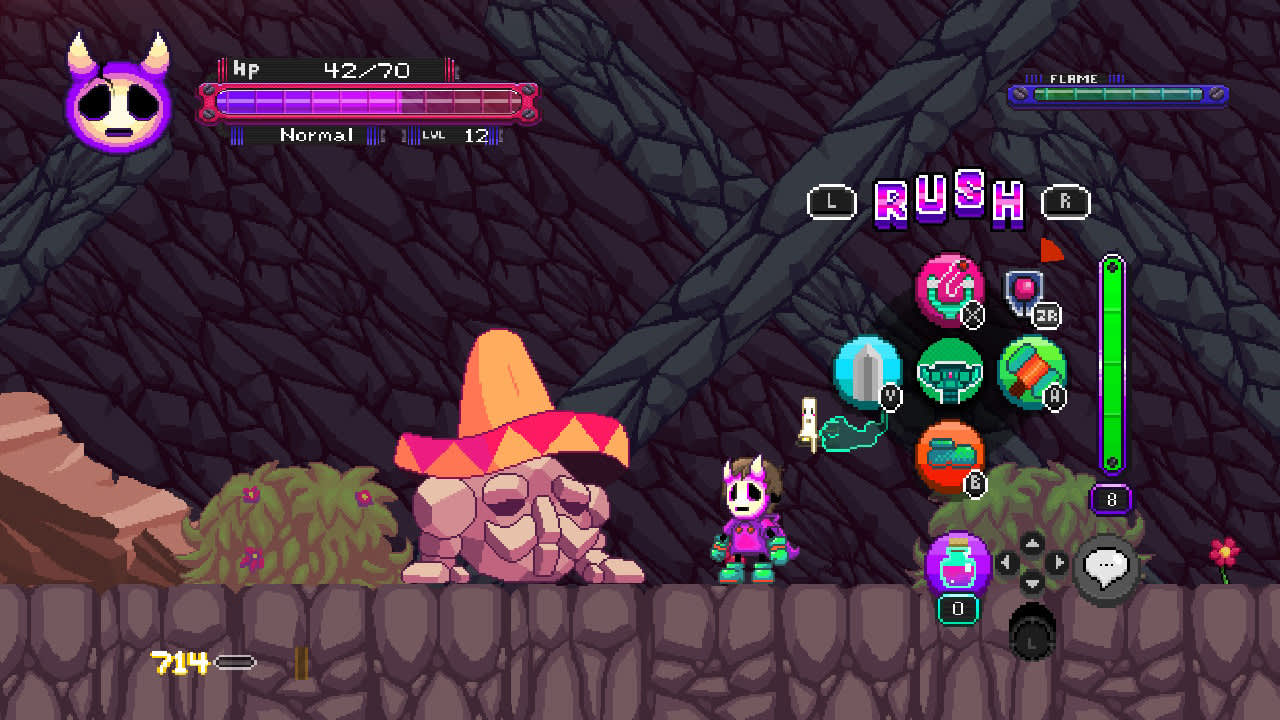Screen dimensions: 1280x720
Task: Click the d-pad down arrow
Action: [x=1031, y=582]
